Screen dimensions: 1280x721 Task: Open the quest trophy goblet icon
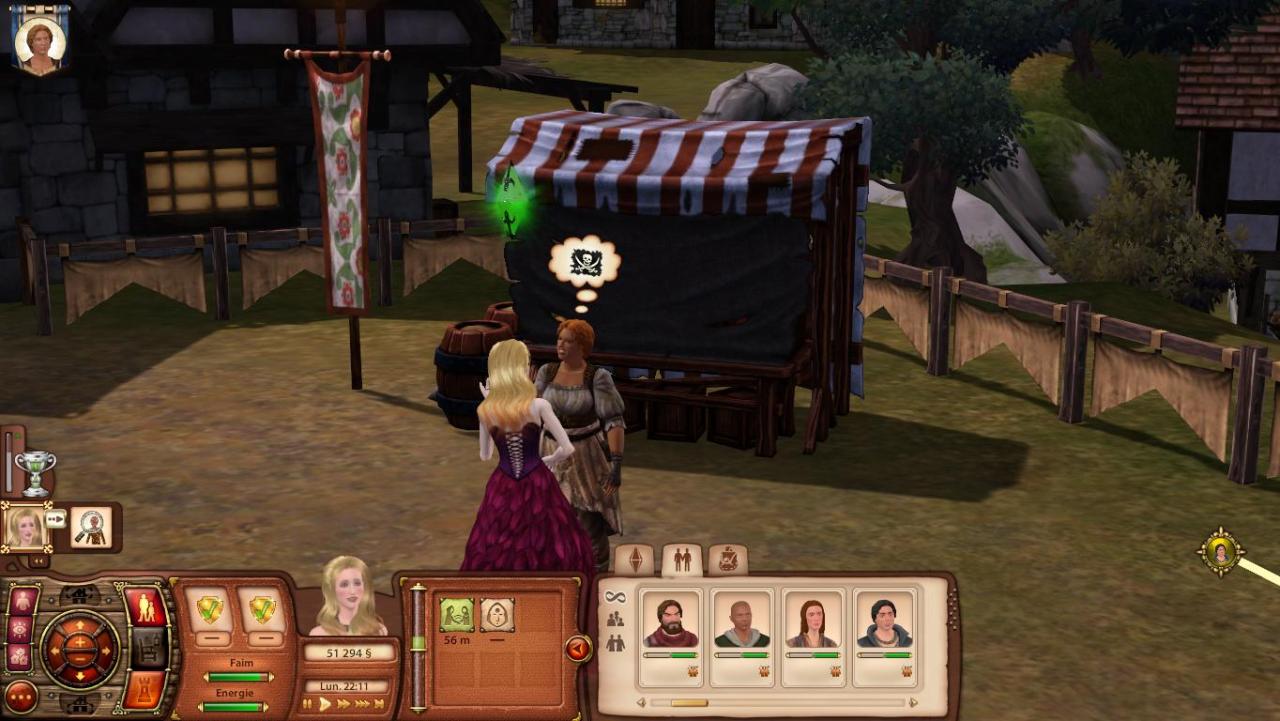point(35,473)
